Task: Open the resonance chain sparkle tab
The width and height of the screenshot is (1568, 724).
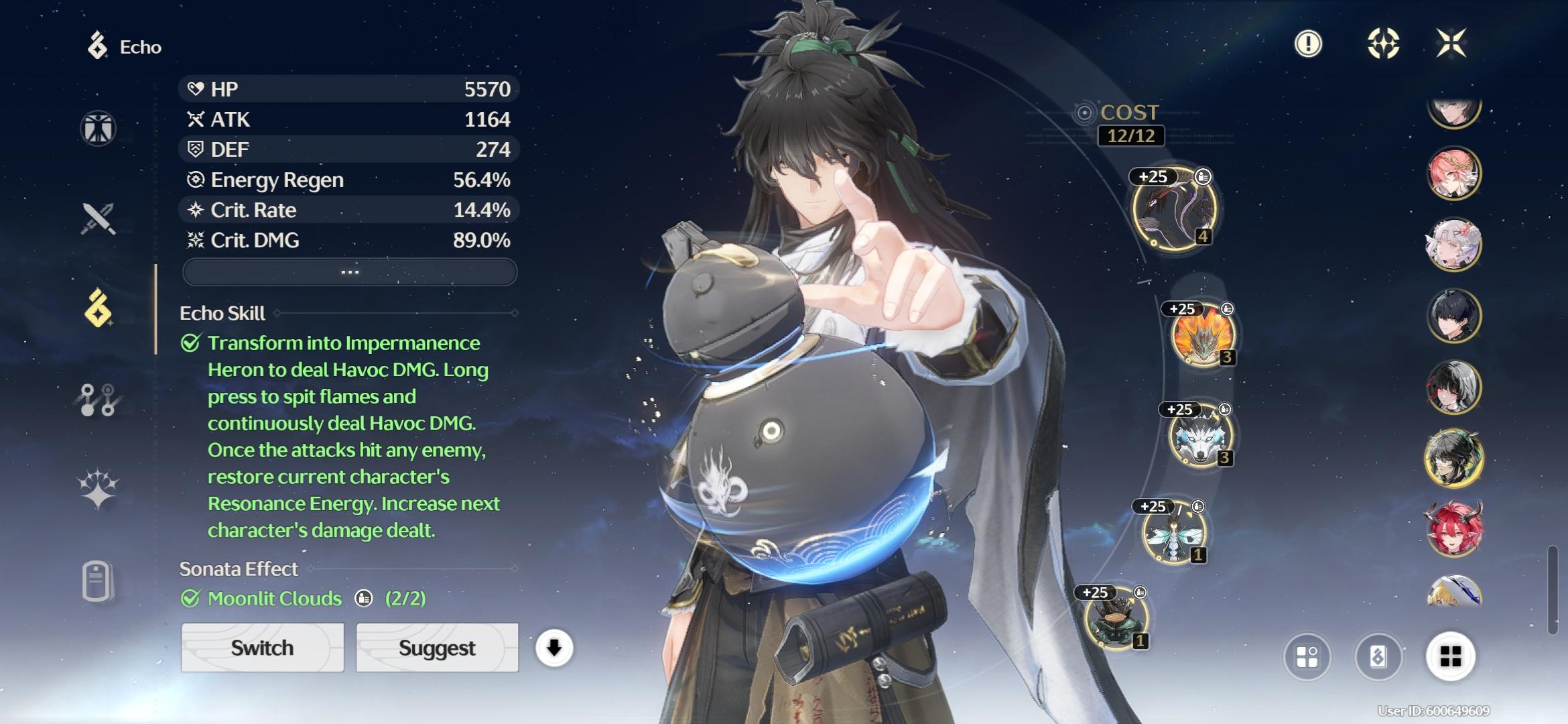Action: point(99,488)
